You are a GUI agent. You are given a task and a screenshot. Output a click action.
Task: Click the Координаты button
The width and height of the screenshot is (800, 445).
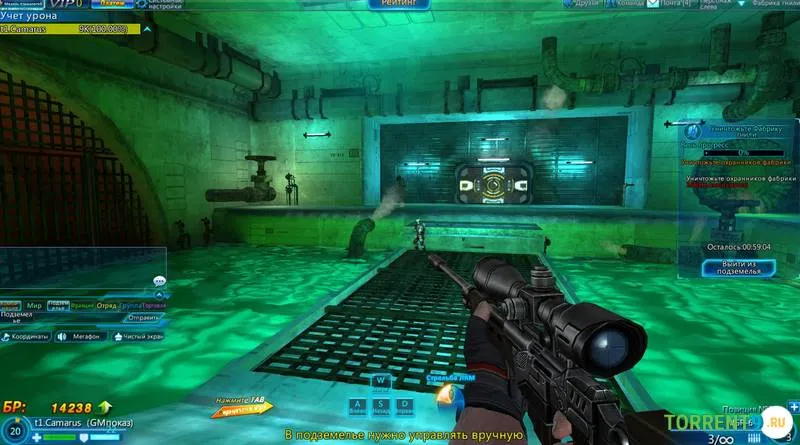27,336
